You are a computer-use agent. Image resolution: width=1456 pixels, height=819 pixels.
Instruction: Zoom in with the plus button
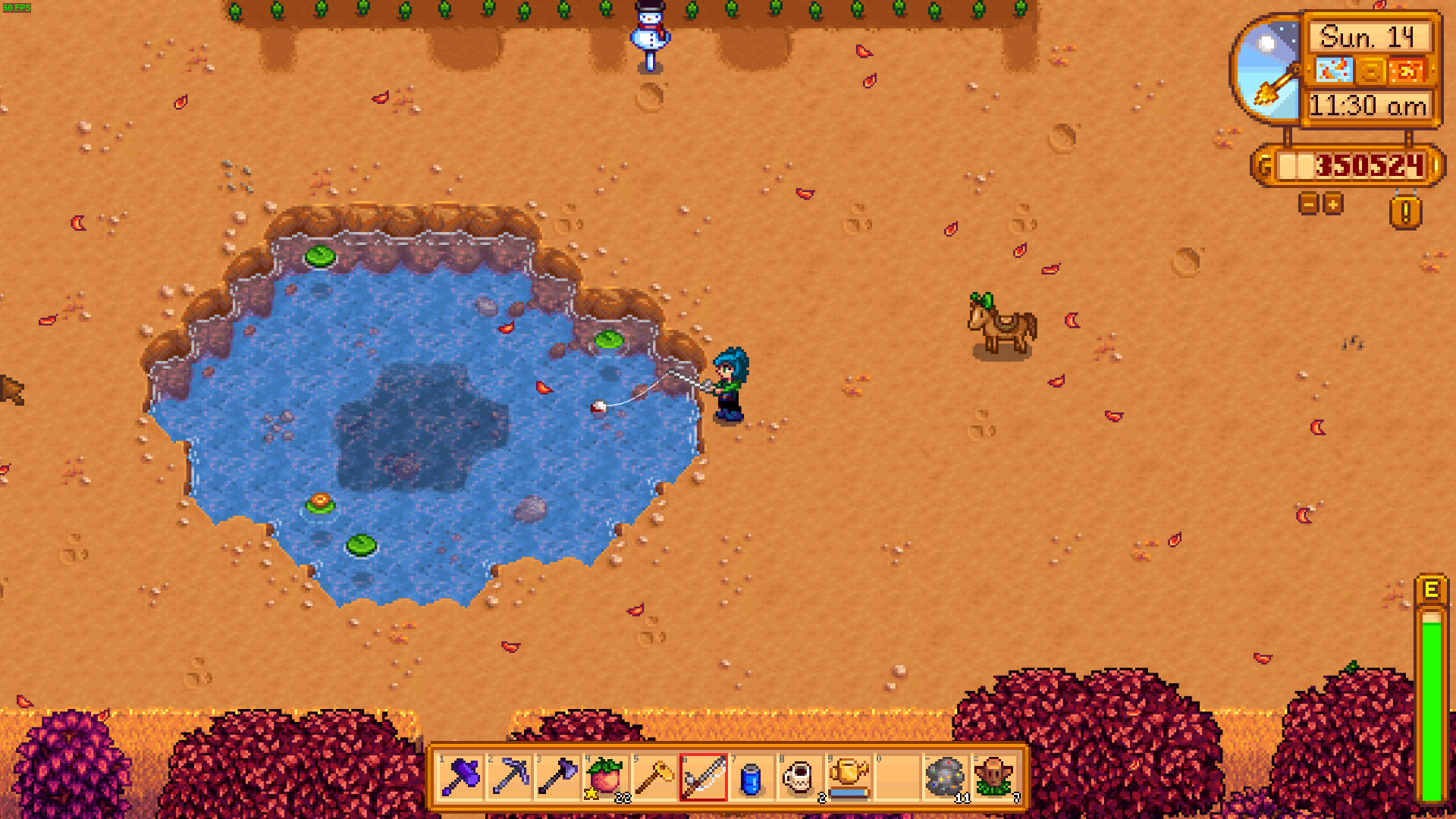(1332, 203)
